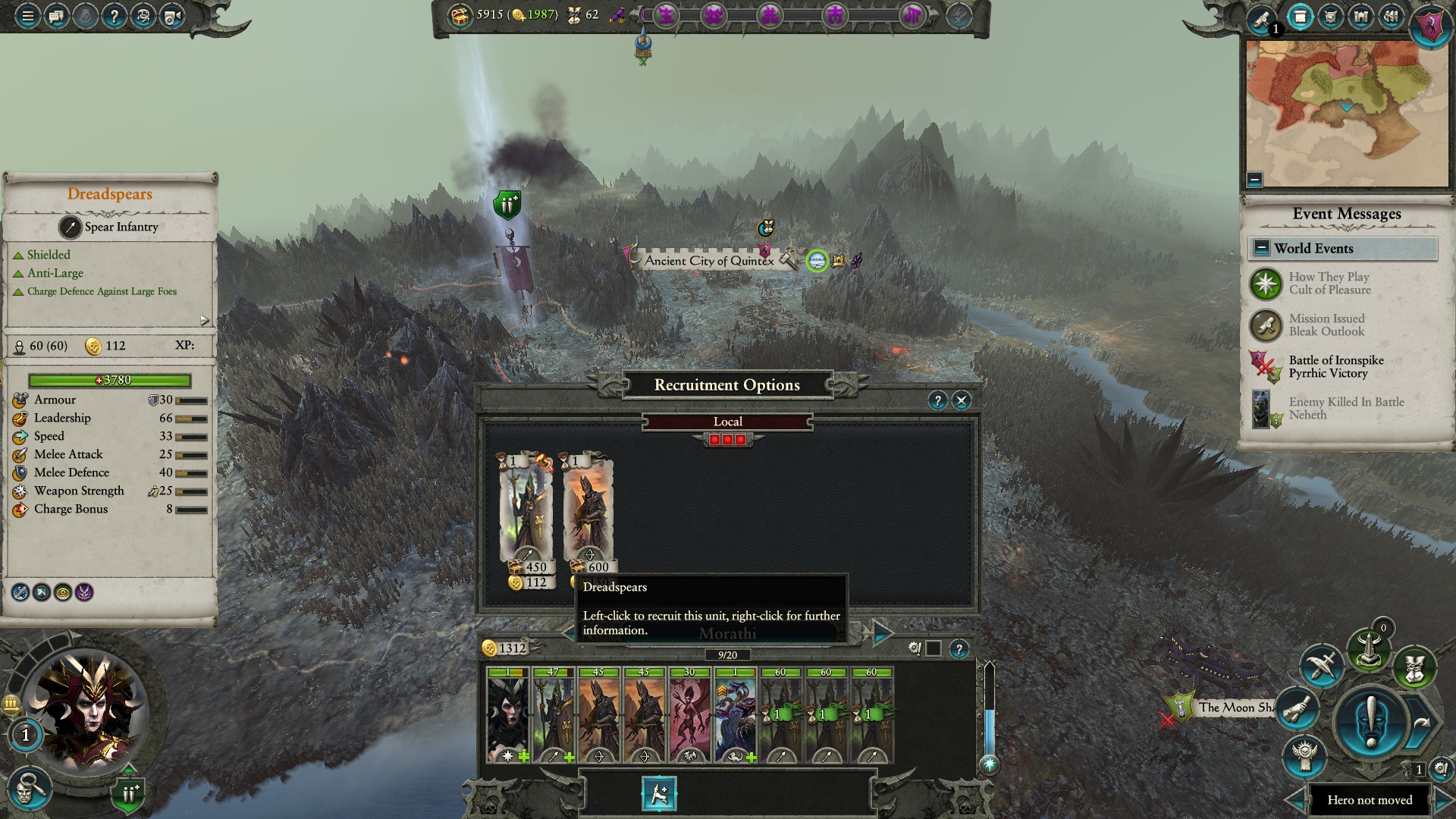This screenshot has height=819, width=1456.
Task: Select the War Hydra unit card
Action: click(735, 715)
